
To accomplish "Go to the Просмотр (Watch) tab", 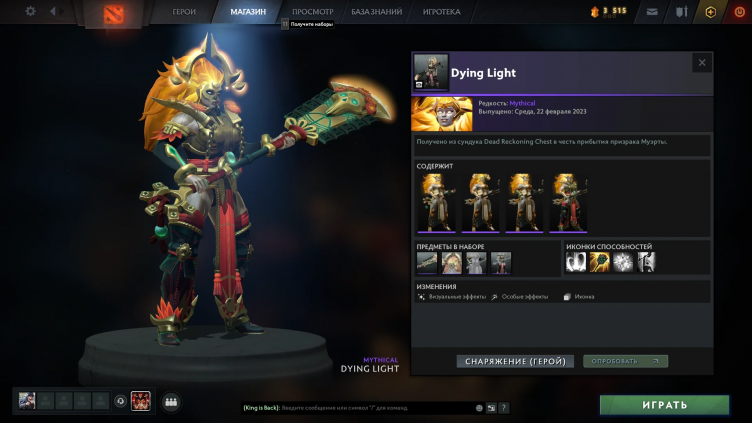I will pyautogui.click(x=312, y=12).
